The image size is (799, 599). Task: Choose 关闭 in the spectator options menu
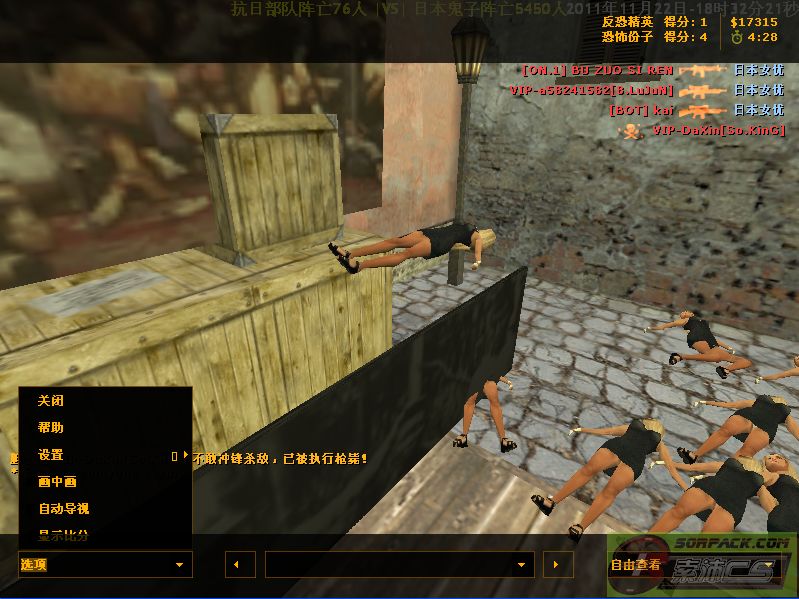(x=51, y=401)
